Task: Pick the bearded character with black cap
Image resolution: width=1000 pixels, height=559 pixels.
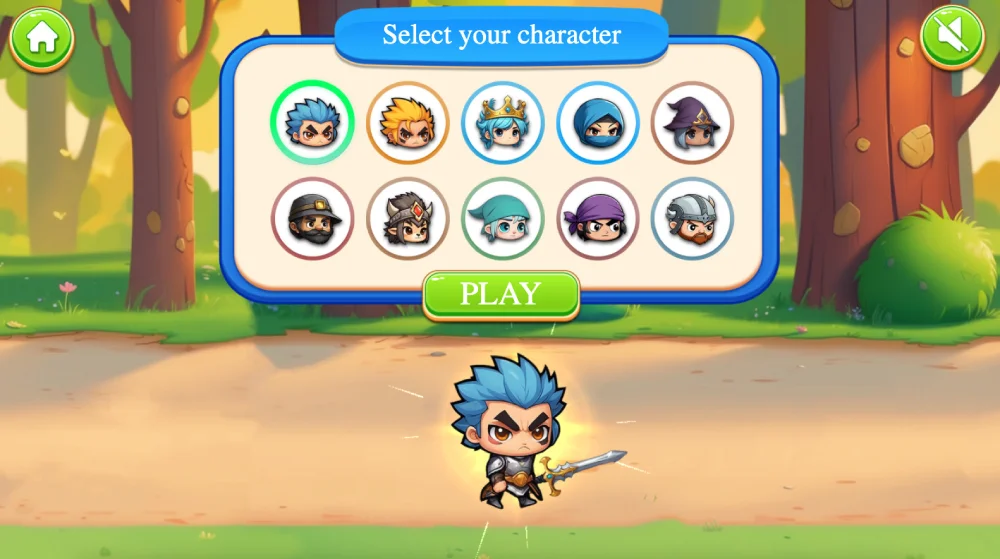Action: 312,218
